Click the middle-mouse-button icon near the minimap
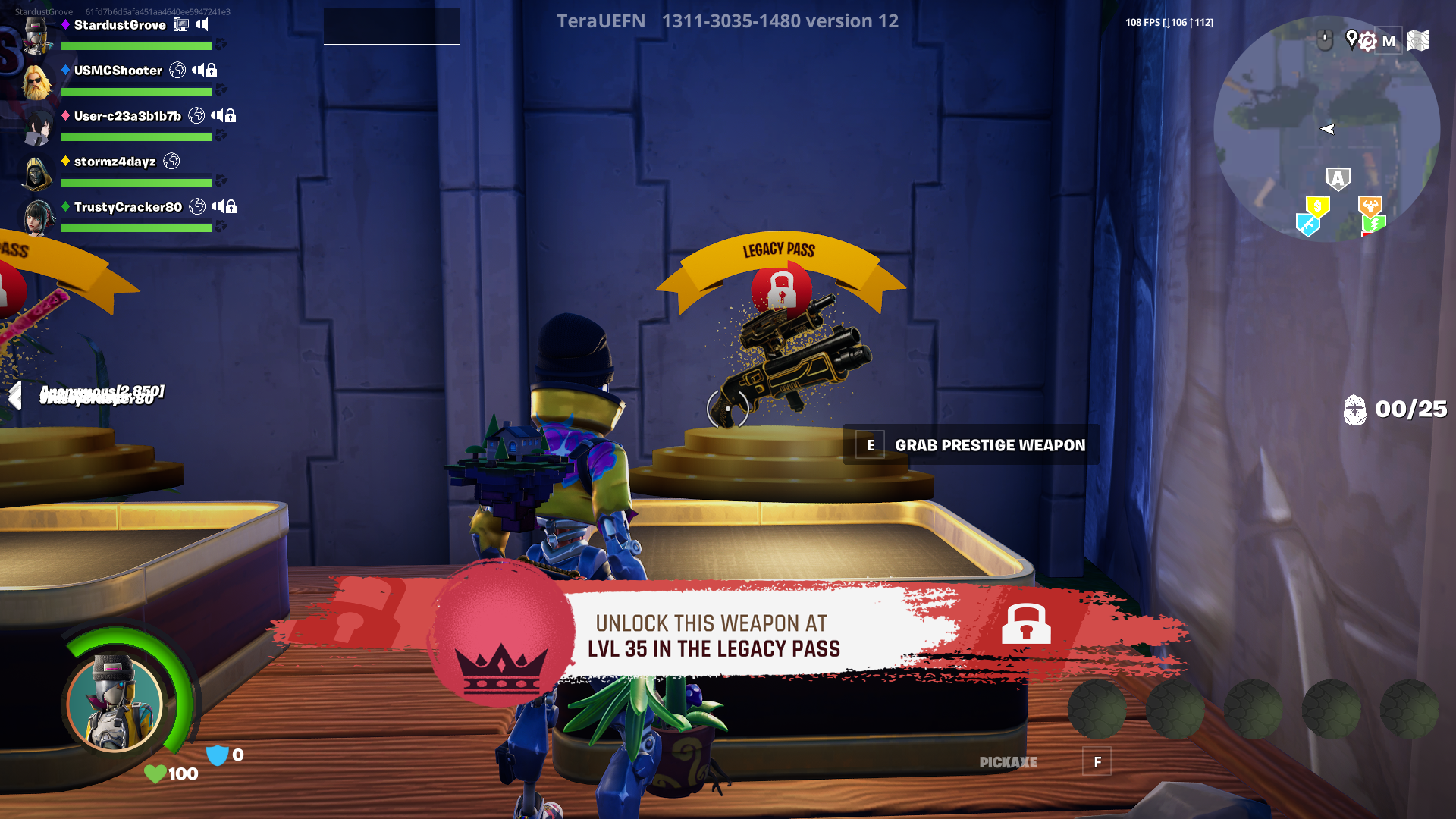1456x819 pixels. 1325,39
